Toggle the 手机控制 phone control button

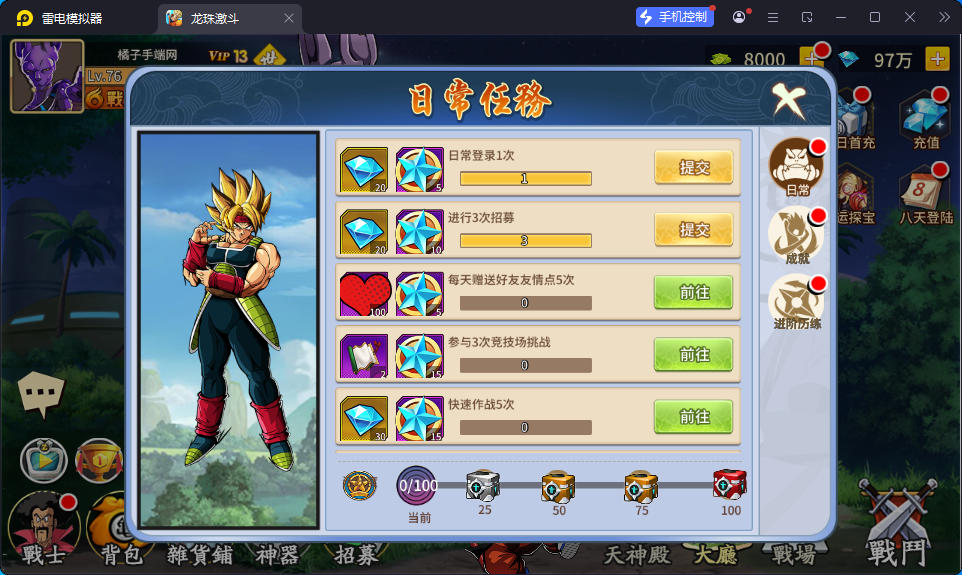(x=675, y=17)
